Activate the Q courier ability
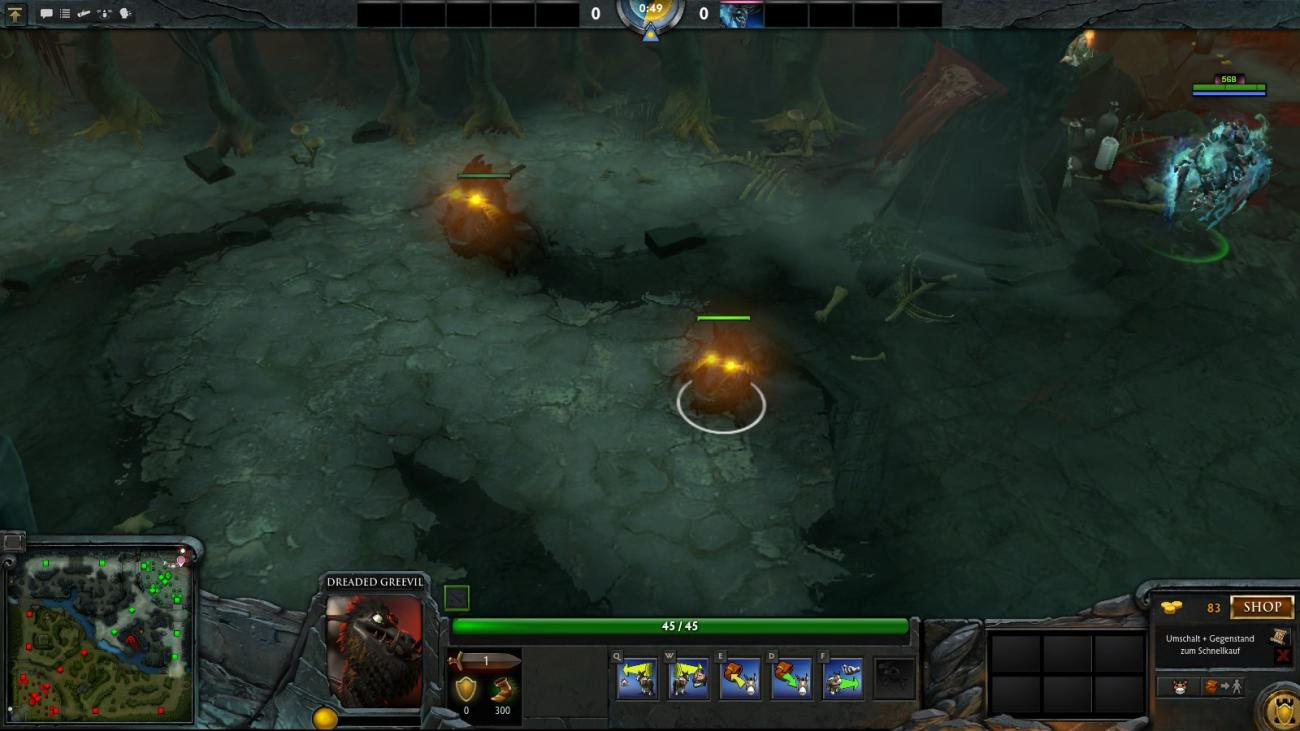Image resolution: width=1300 pixels, height=731 pixels. [637, 678]
